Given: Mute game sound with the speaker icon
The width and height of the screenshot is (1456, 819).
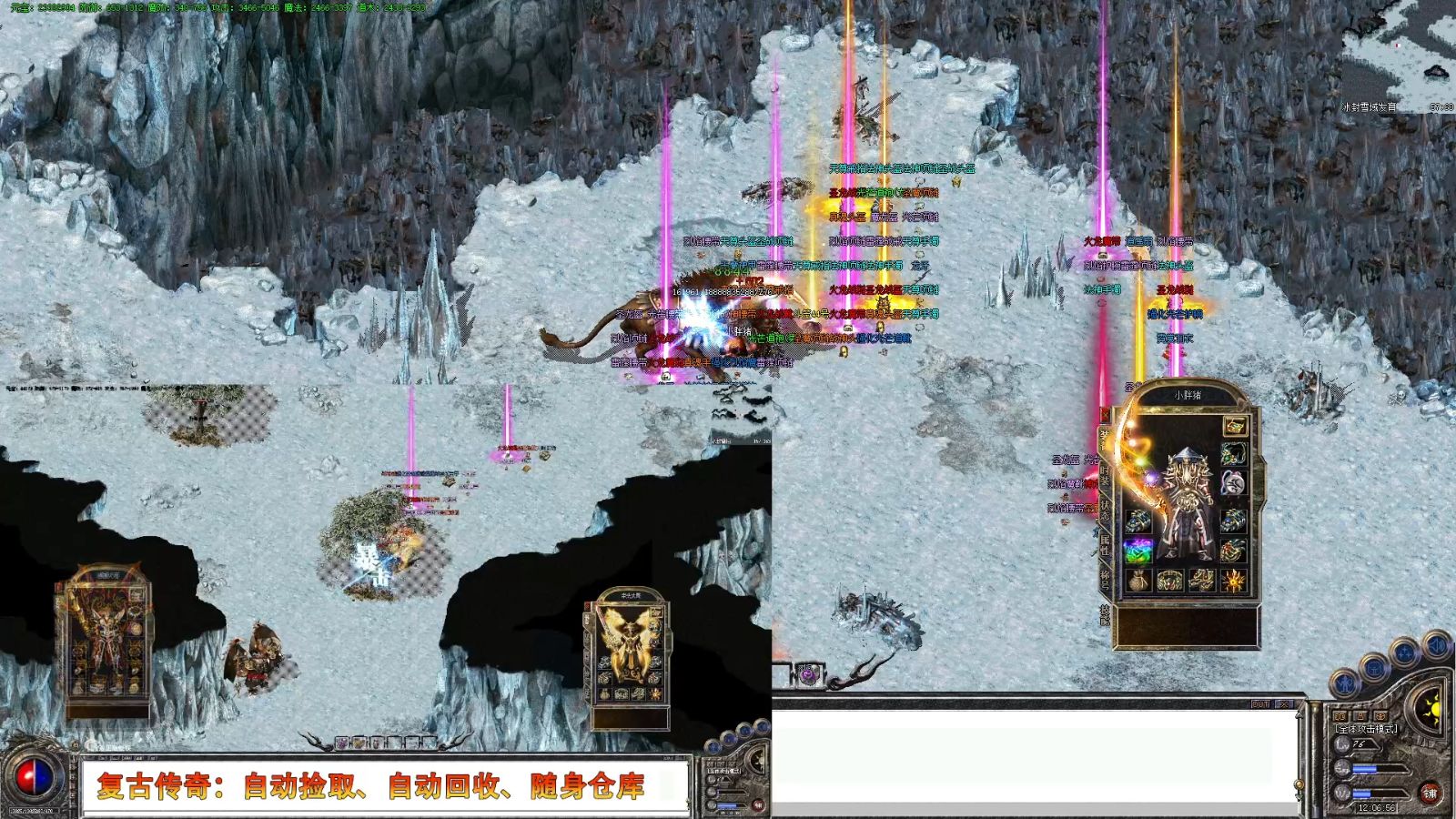Looking at the screenshot, I should [1438, 646].
